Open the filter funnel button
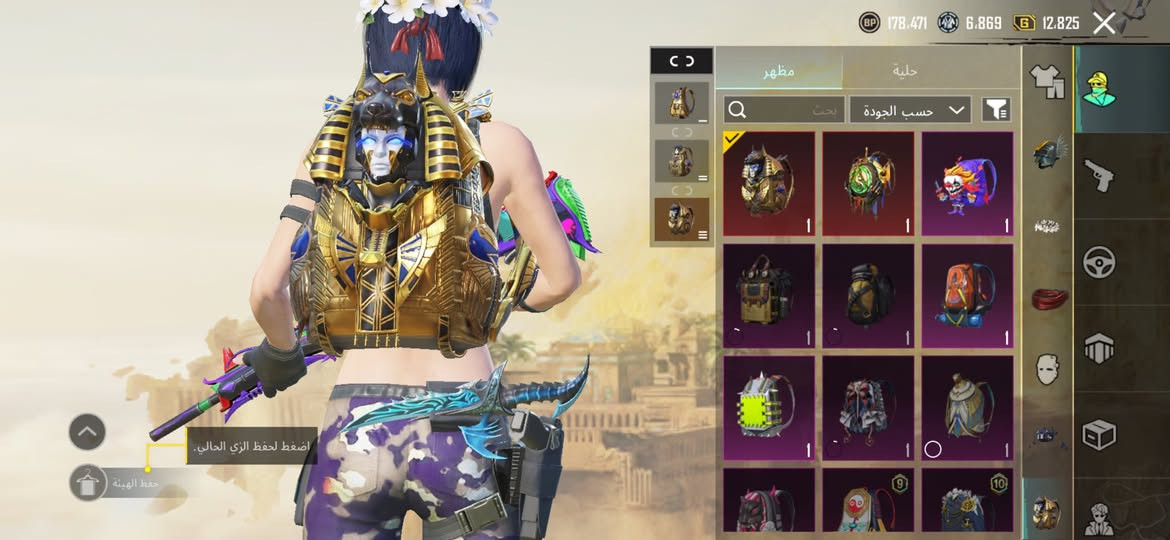 click(996, 110)
